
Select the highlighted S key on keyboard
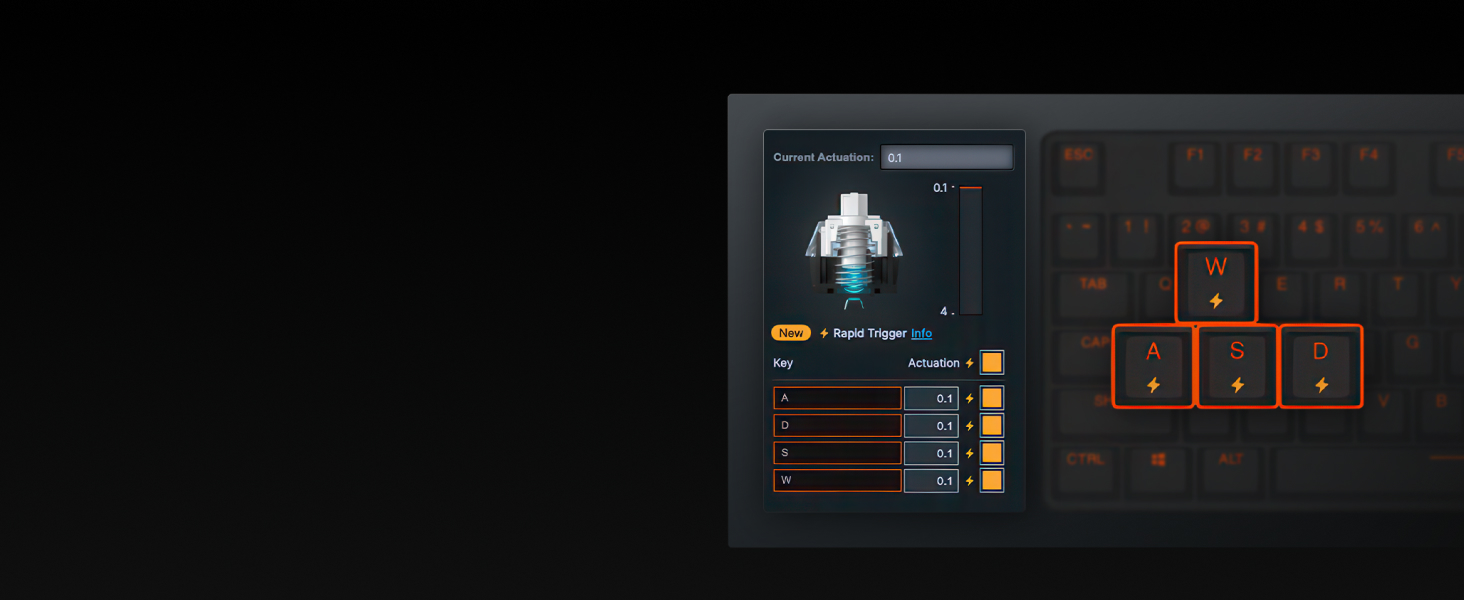coord(1237,366)
